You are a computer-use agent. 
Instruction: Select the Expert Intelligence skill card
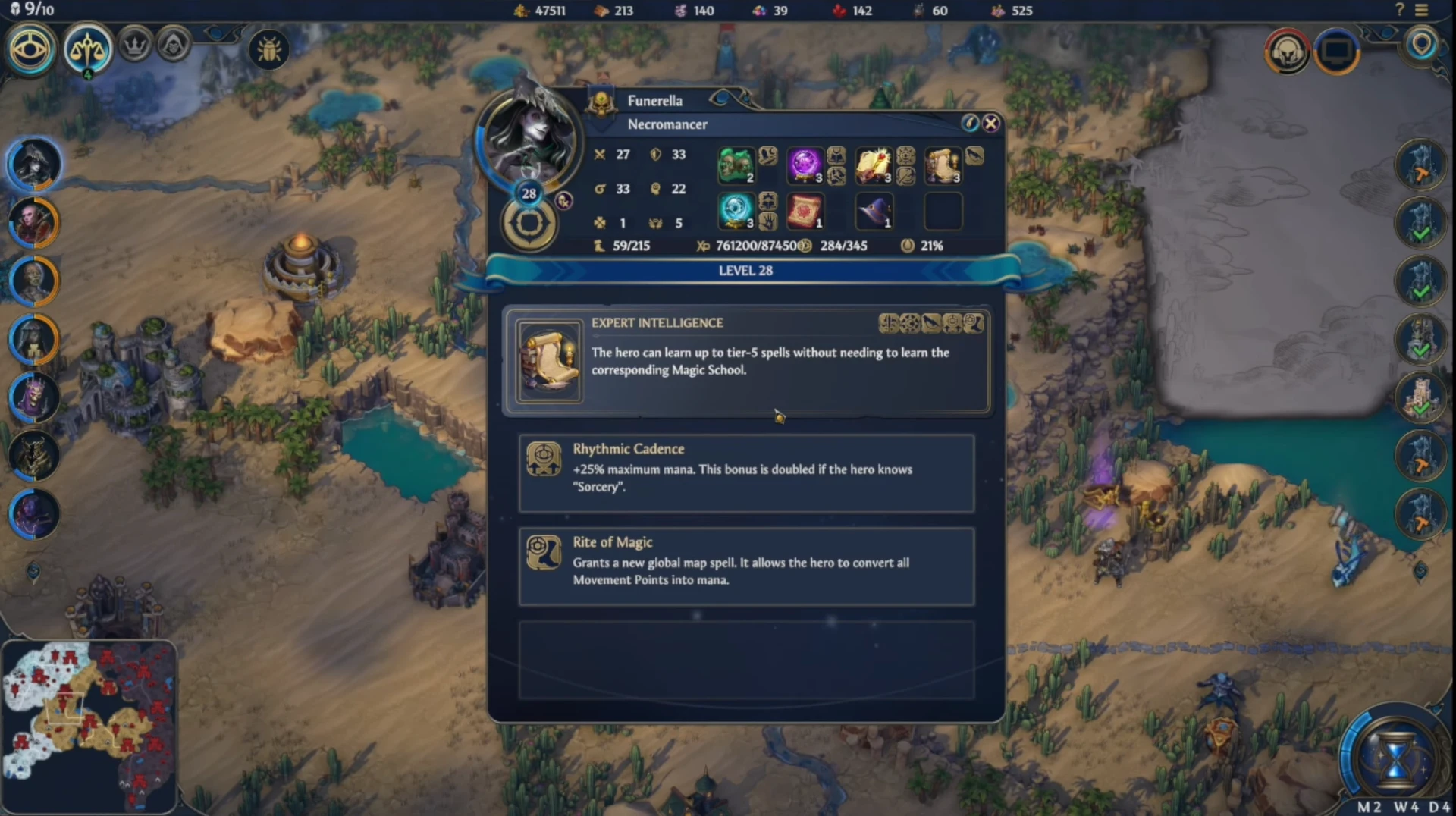[746, 361]
